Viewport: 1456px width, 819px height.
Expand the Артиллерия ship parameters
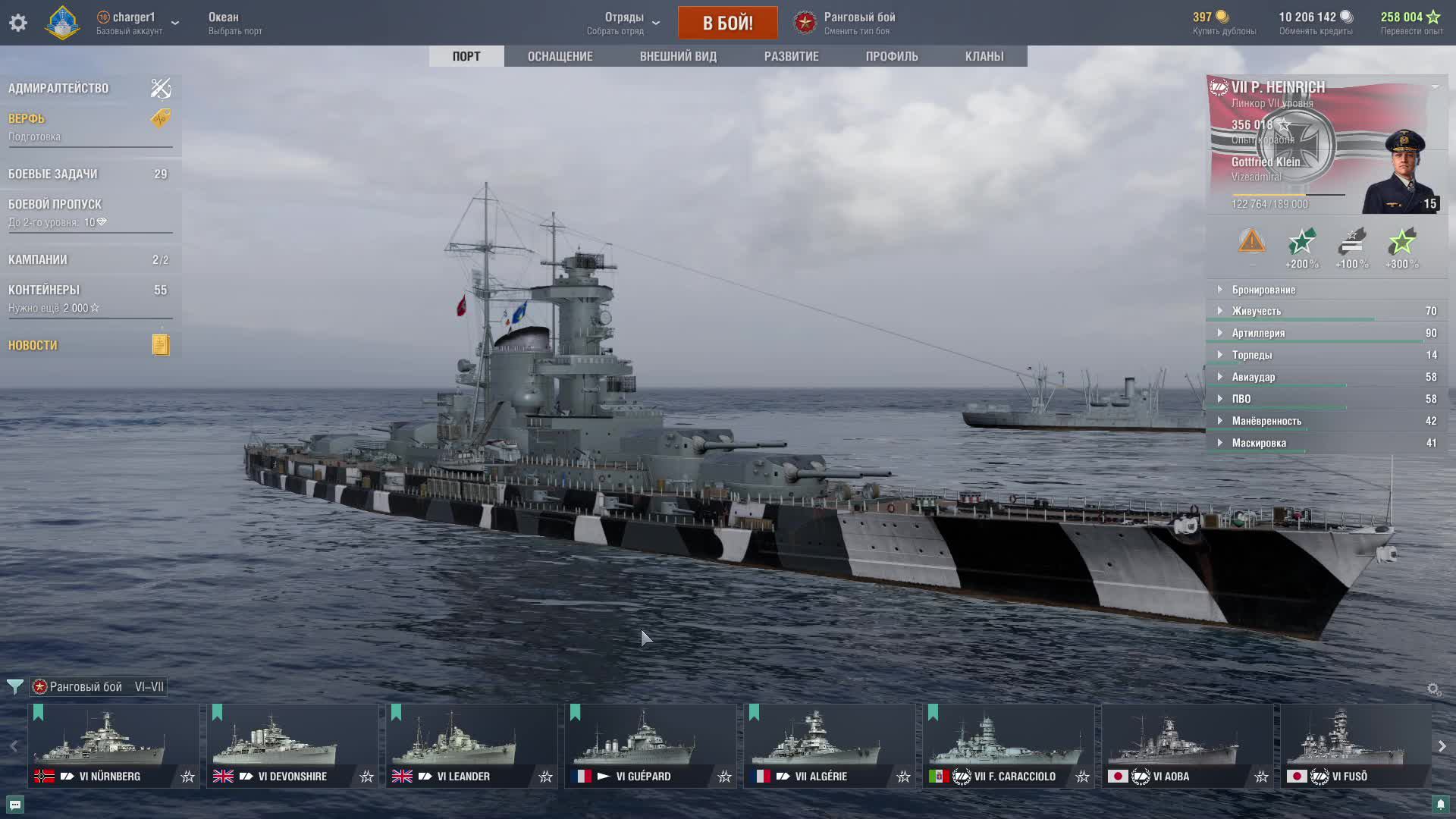click(x=1258, y=333)
